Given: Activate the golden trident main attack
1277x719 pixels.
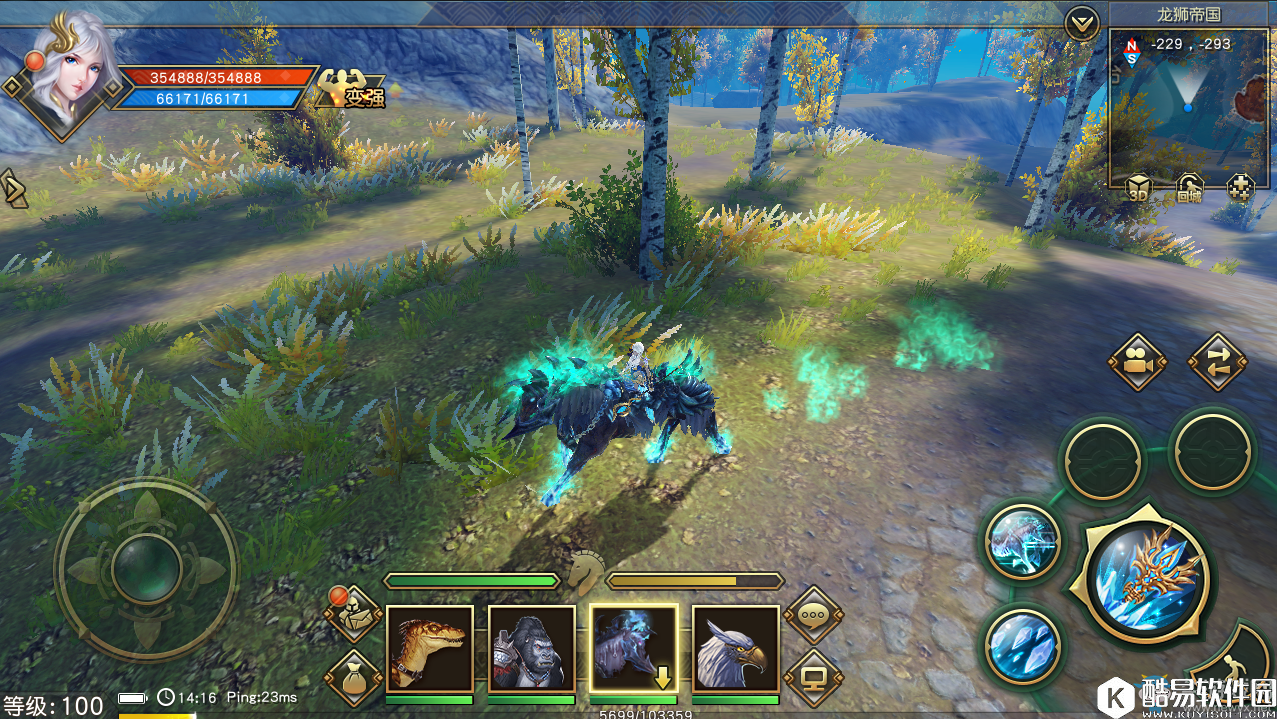Looking at the screenshot, I should click(1147, 579).
